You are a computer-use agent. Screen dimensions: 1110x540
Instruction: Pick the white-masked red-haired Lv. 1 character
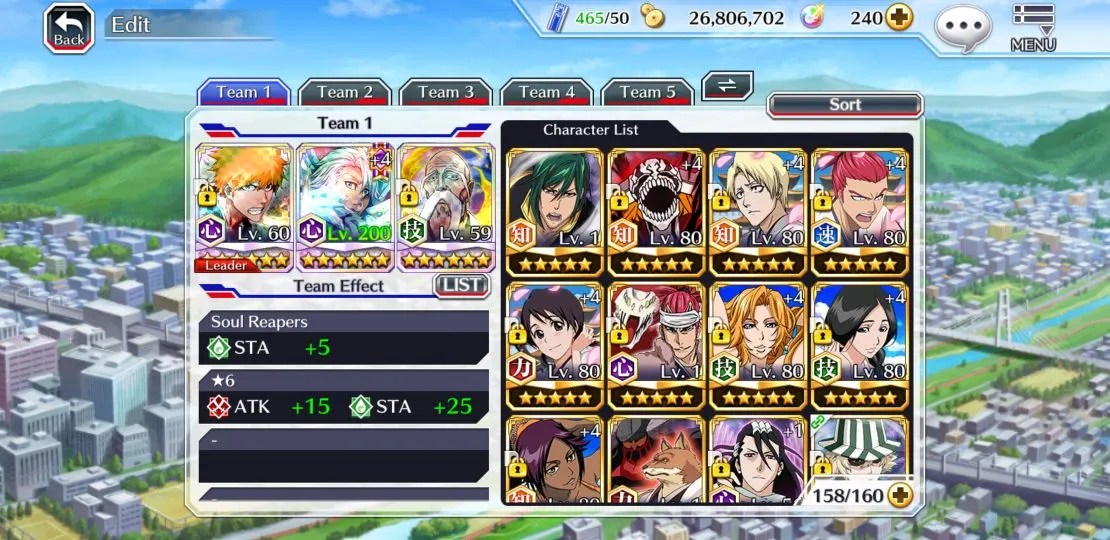pos(656,345)
